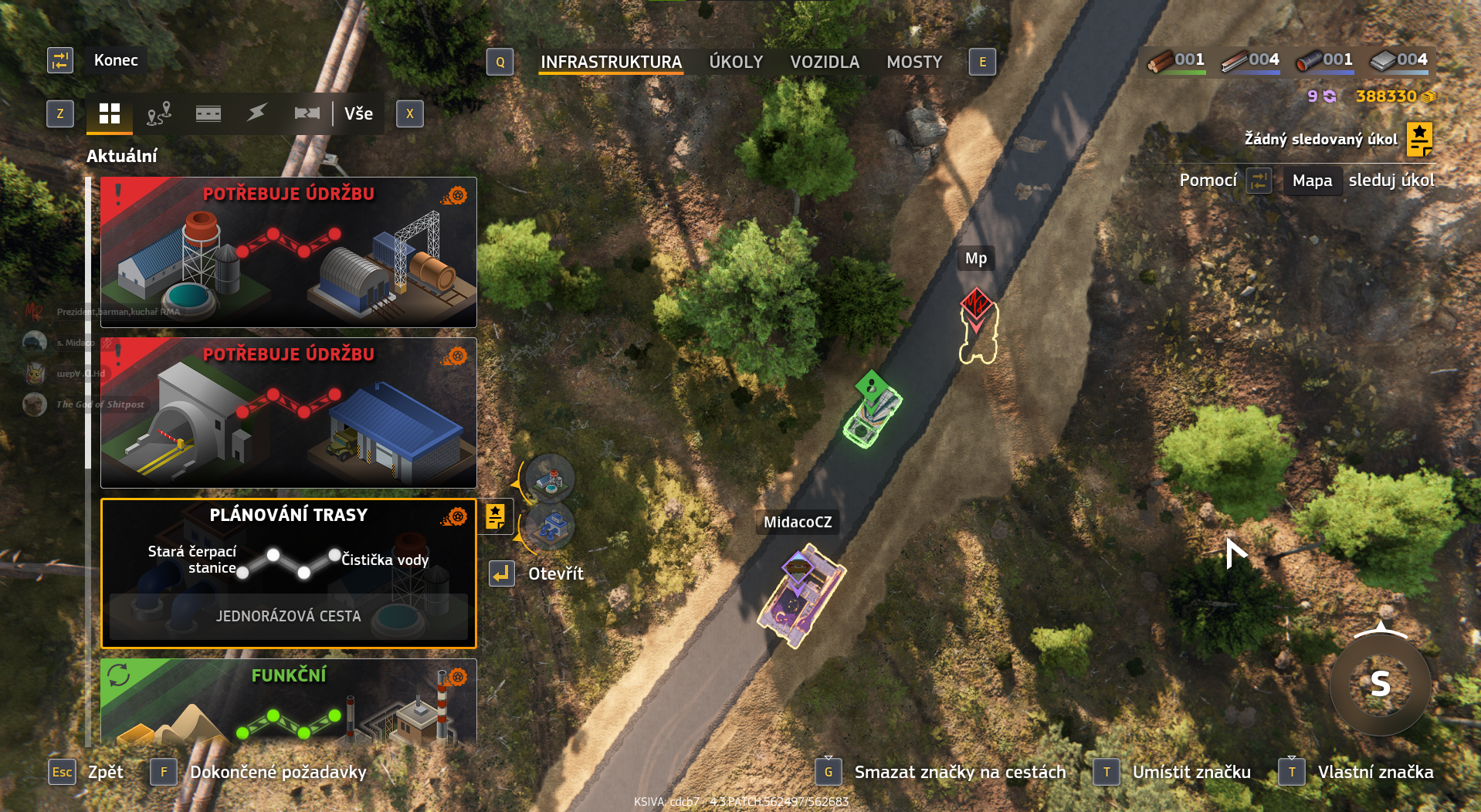This screenshot has width=1481, height=812.
Task: Toggle the starred note marker beside route card
Action: (x=495, y=517)
